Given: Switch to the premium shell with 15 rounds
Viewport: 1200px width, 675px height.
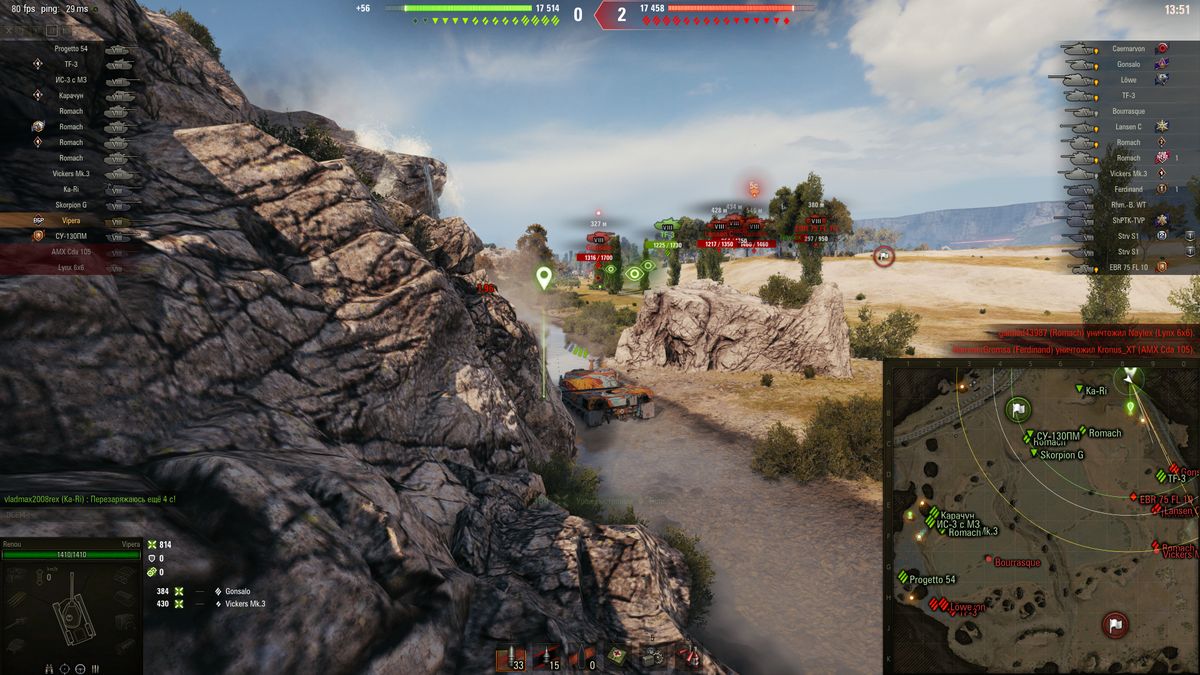Looking at the screenshot, I should point(547,656).
